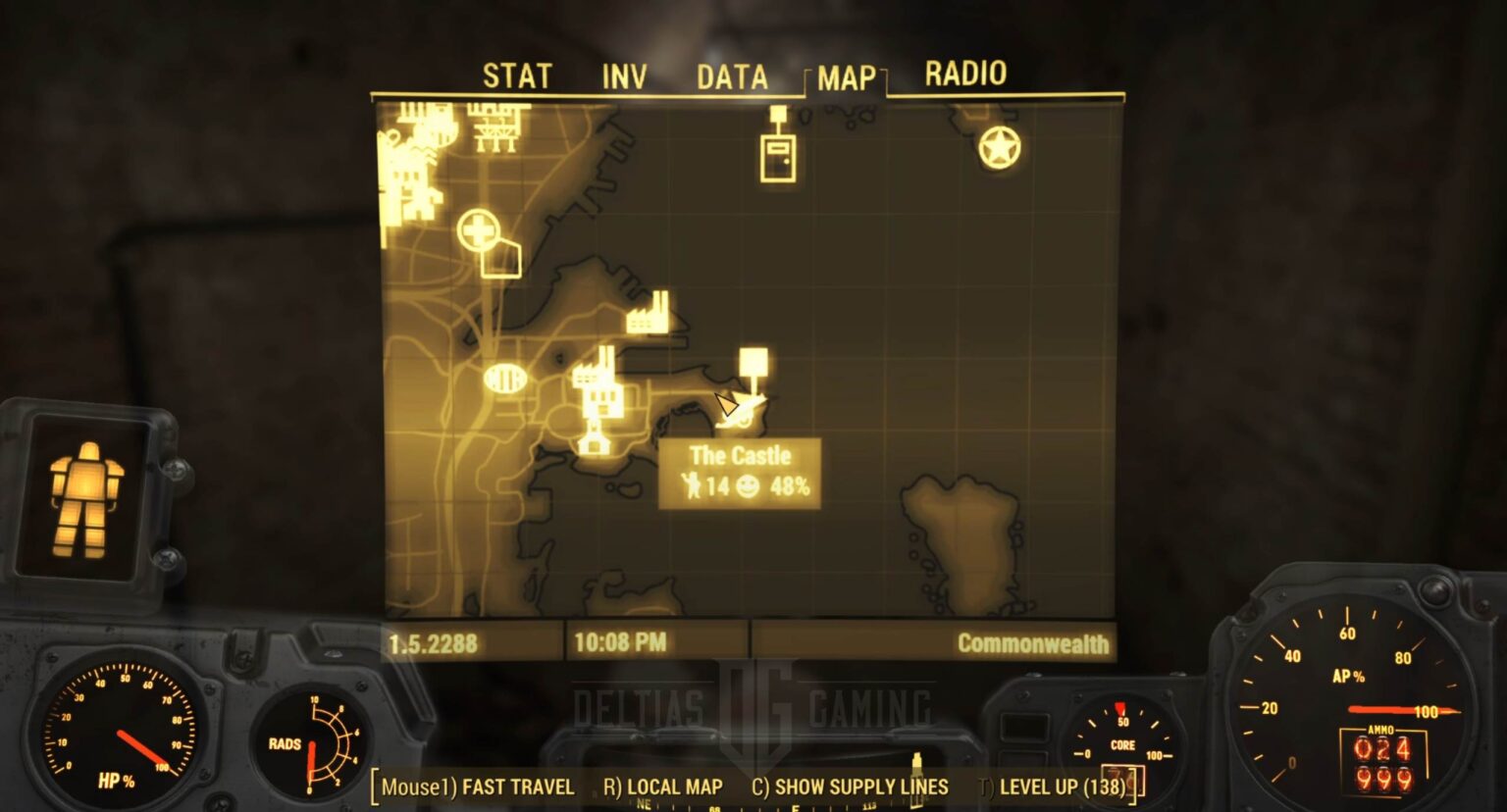The width and height of the screenshot is (1507, 812).
Task: Select the RADIO tab
Action: tap(966, 75)
